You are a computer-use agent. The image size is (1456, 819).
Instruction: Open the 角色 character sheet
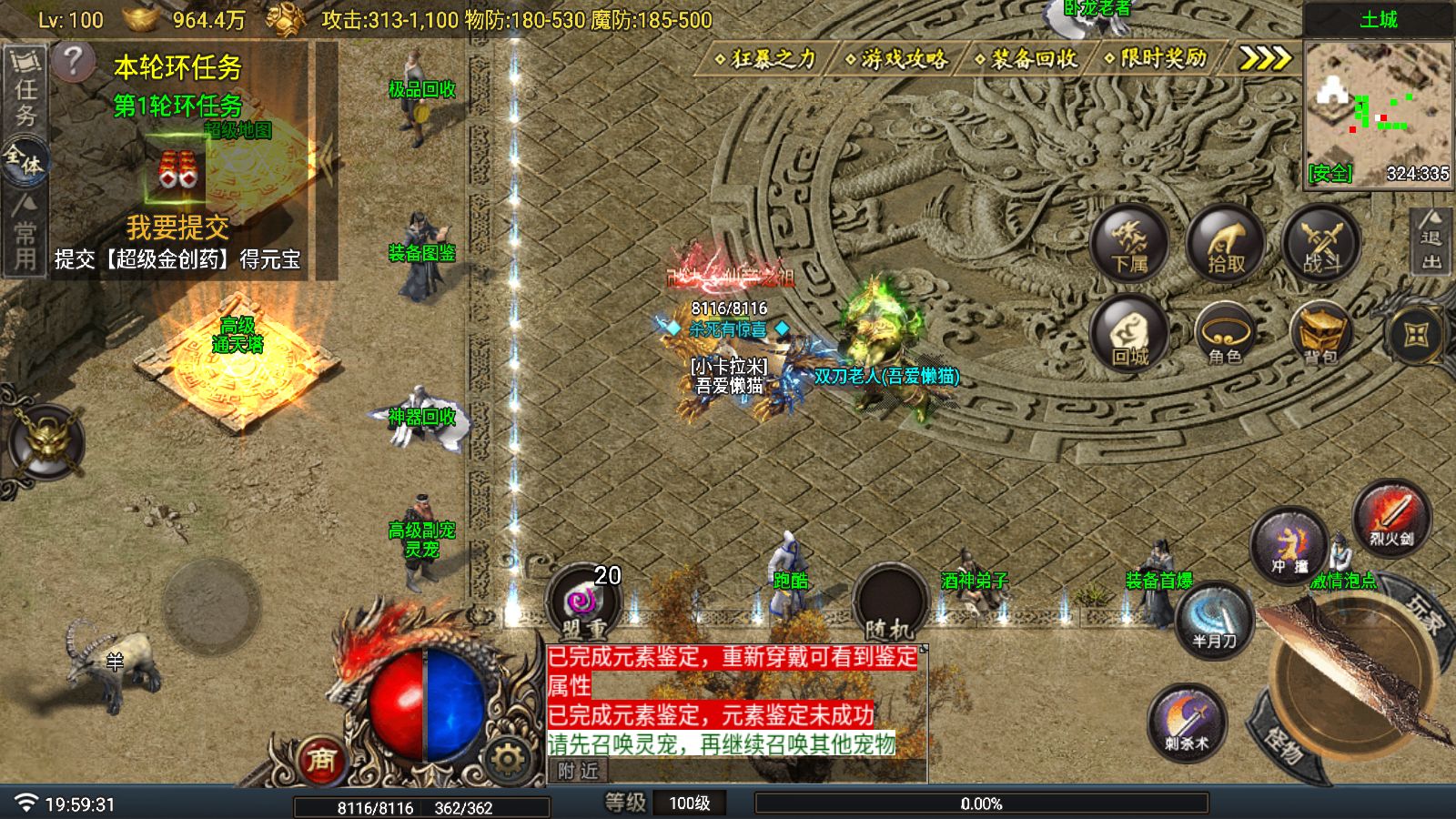pyautogui.click(x=1225, y=335)
